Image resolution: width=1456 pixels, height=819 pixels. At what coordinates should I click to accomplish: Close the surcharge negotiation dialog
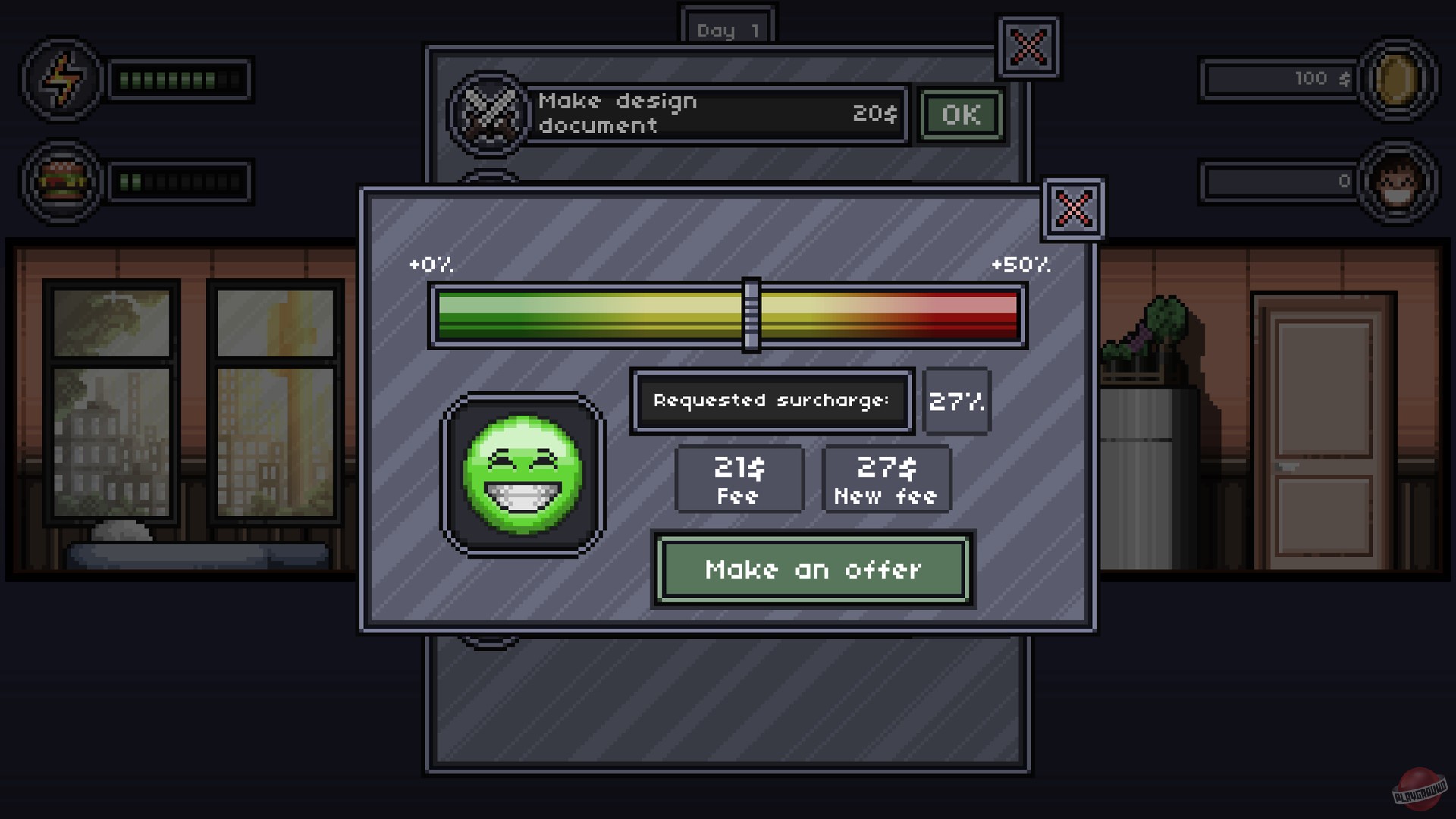tap(1072, 209)
